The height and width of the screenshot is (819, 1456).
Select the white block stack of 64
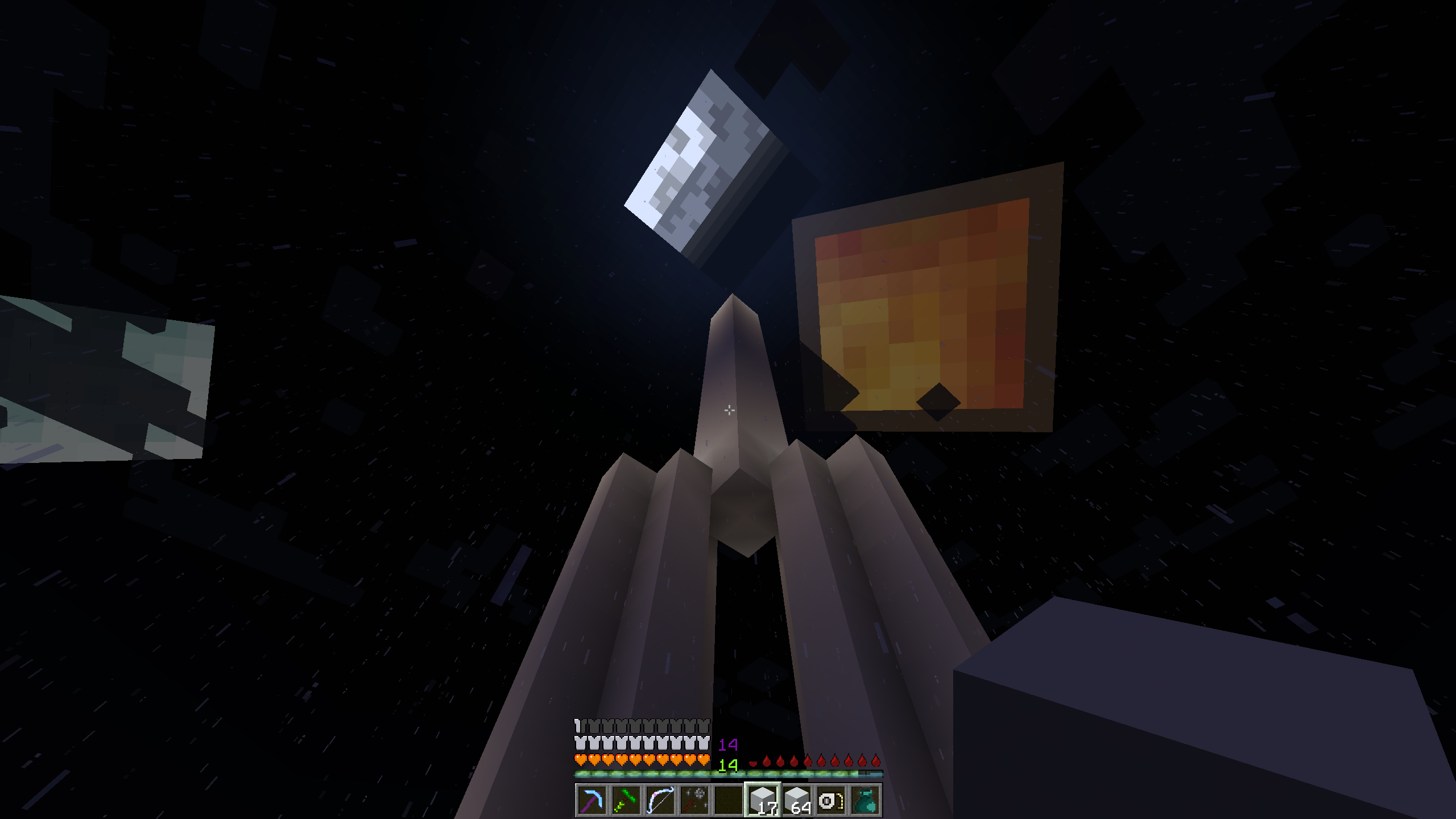(x=797, y=801)
